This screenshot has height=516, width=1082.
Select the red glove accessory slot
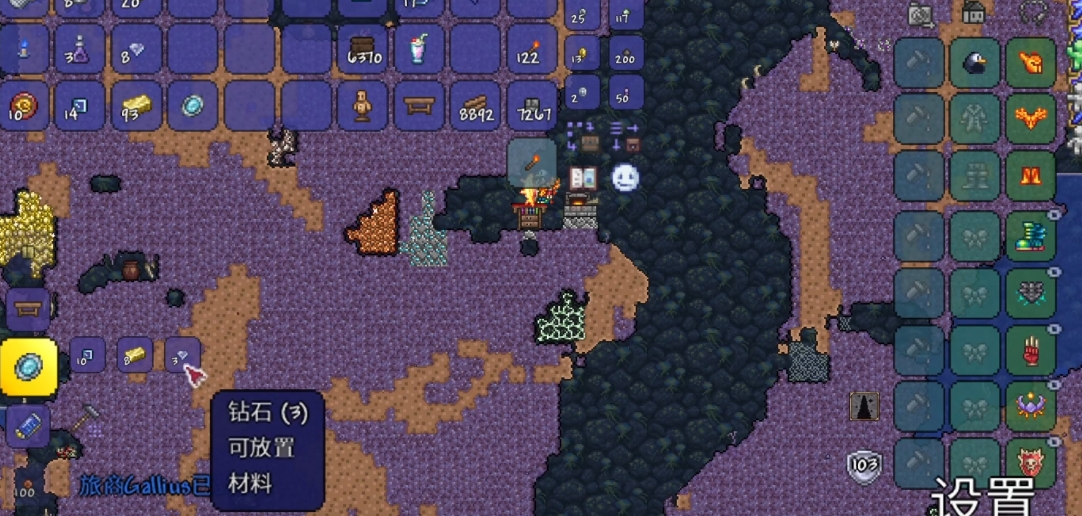(1031, 351)
